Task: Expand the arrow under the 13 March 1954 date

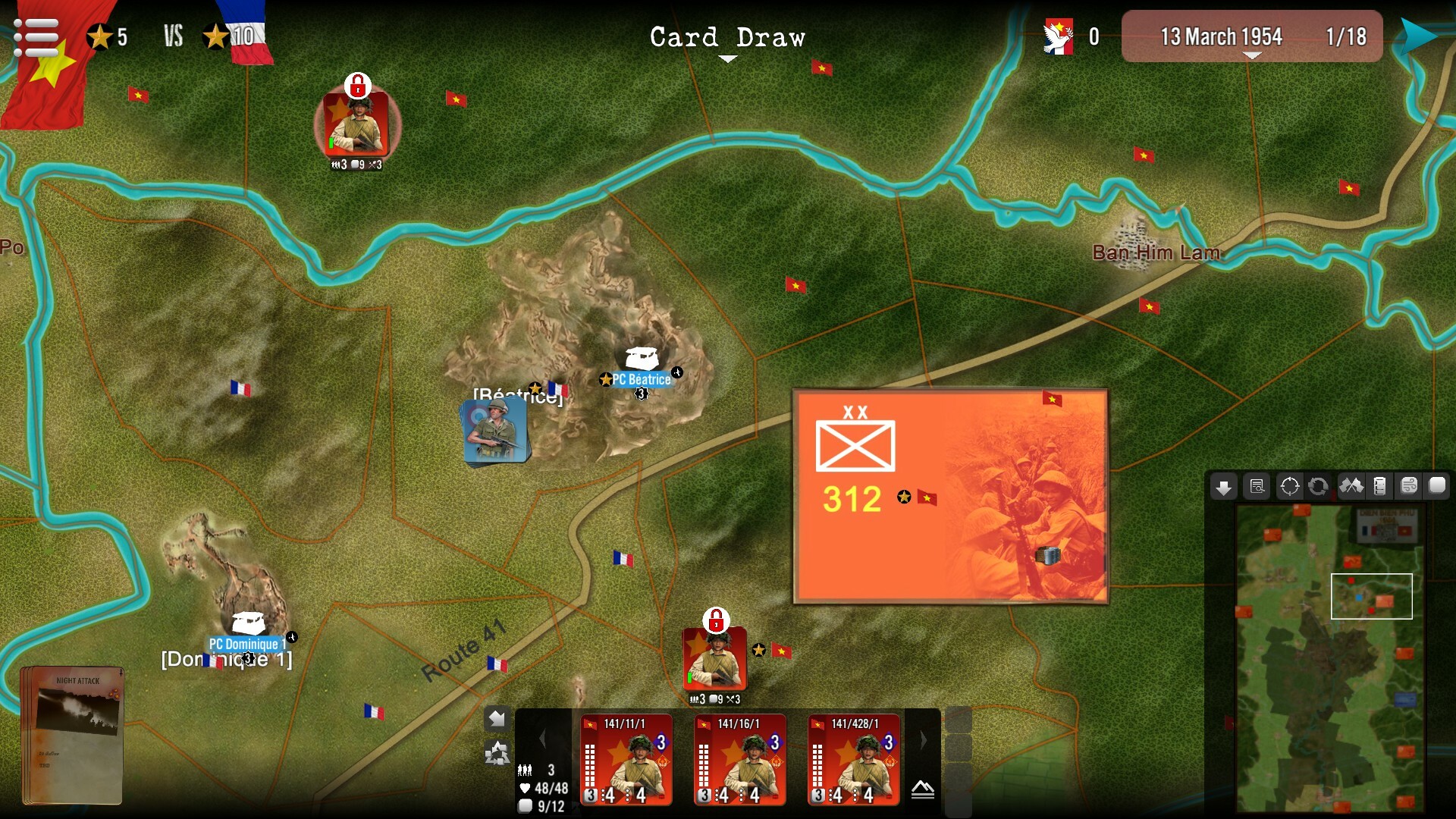Action: tap(1251, 55)
